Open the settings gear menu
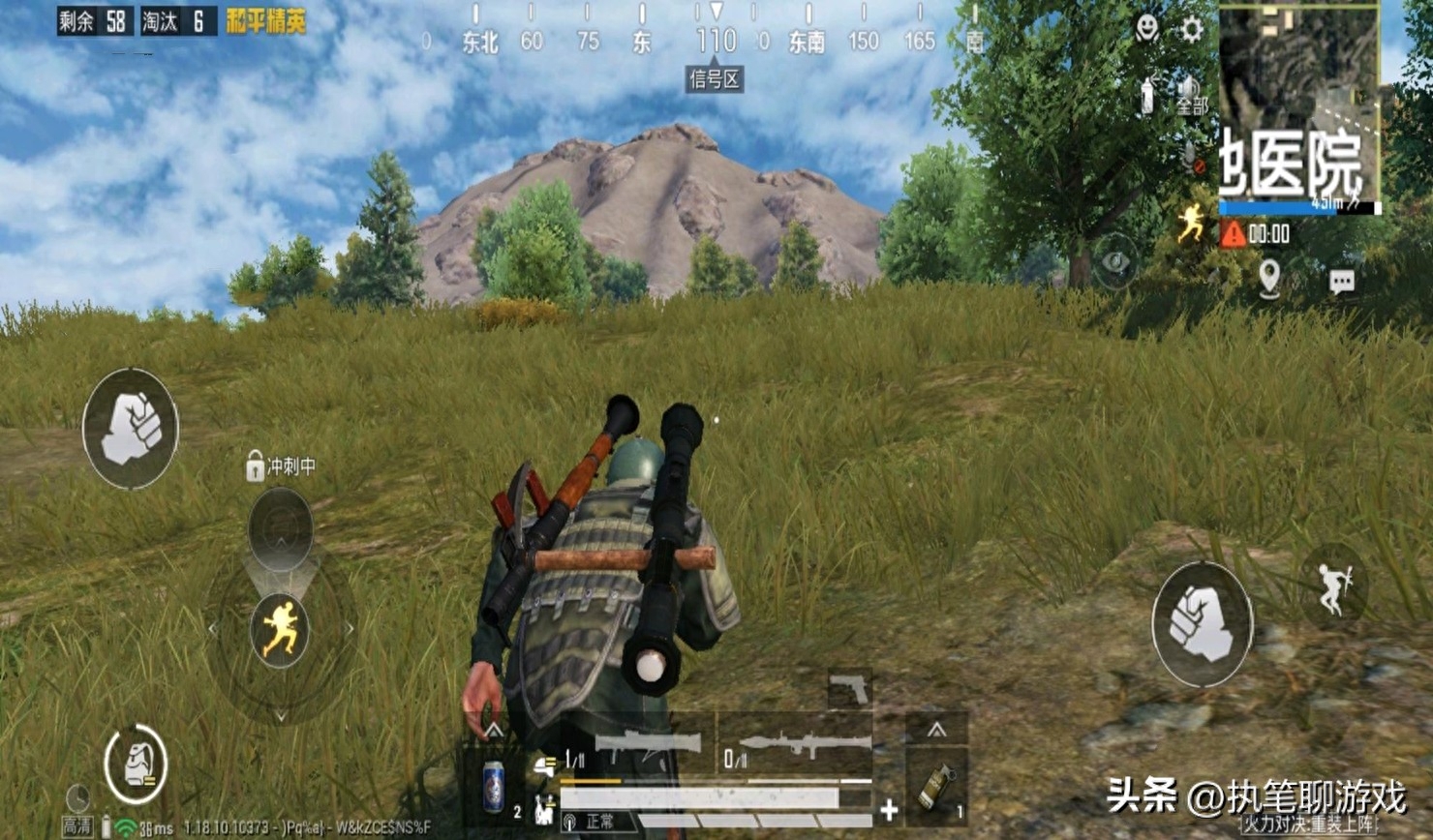1433x840 pixels. pos(1191,29)
